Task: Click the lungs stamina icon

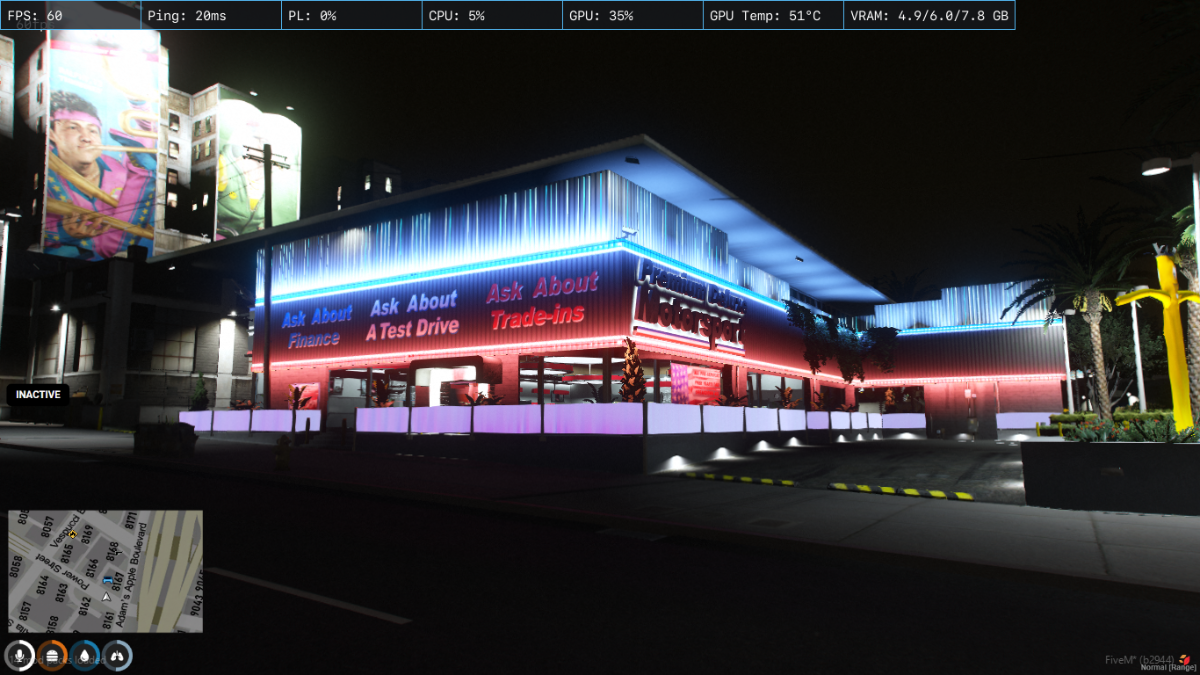Action: (118, 656)
